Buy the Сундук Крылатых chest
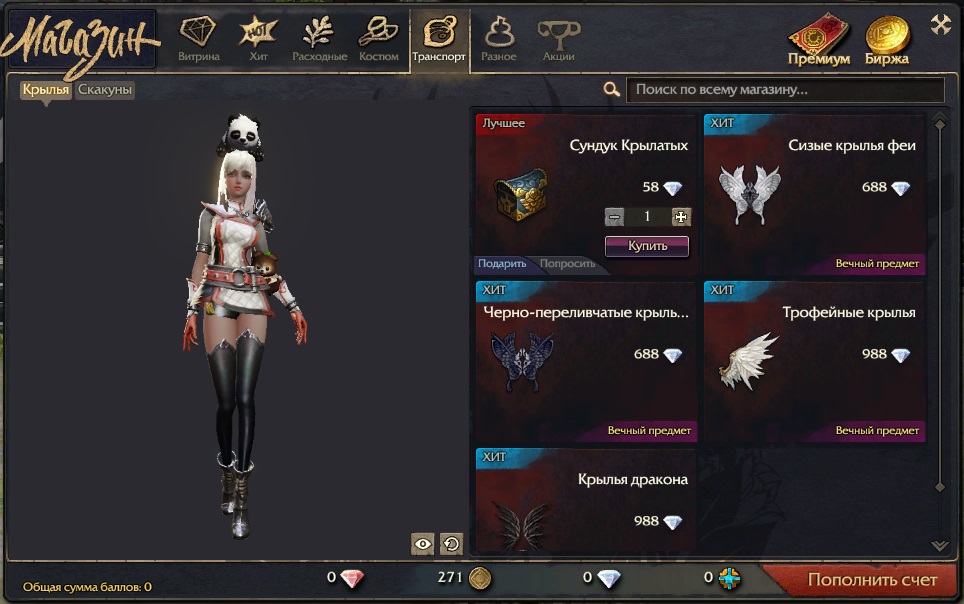 [646, 245]
